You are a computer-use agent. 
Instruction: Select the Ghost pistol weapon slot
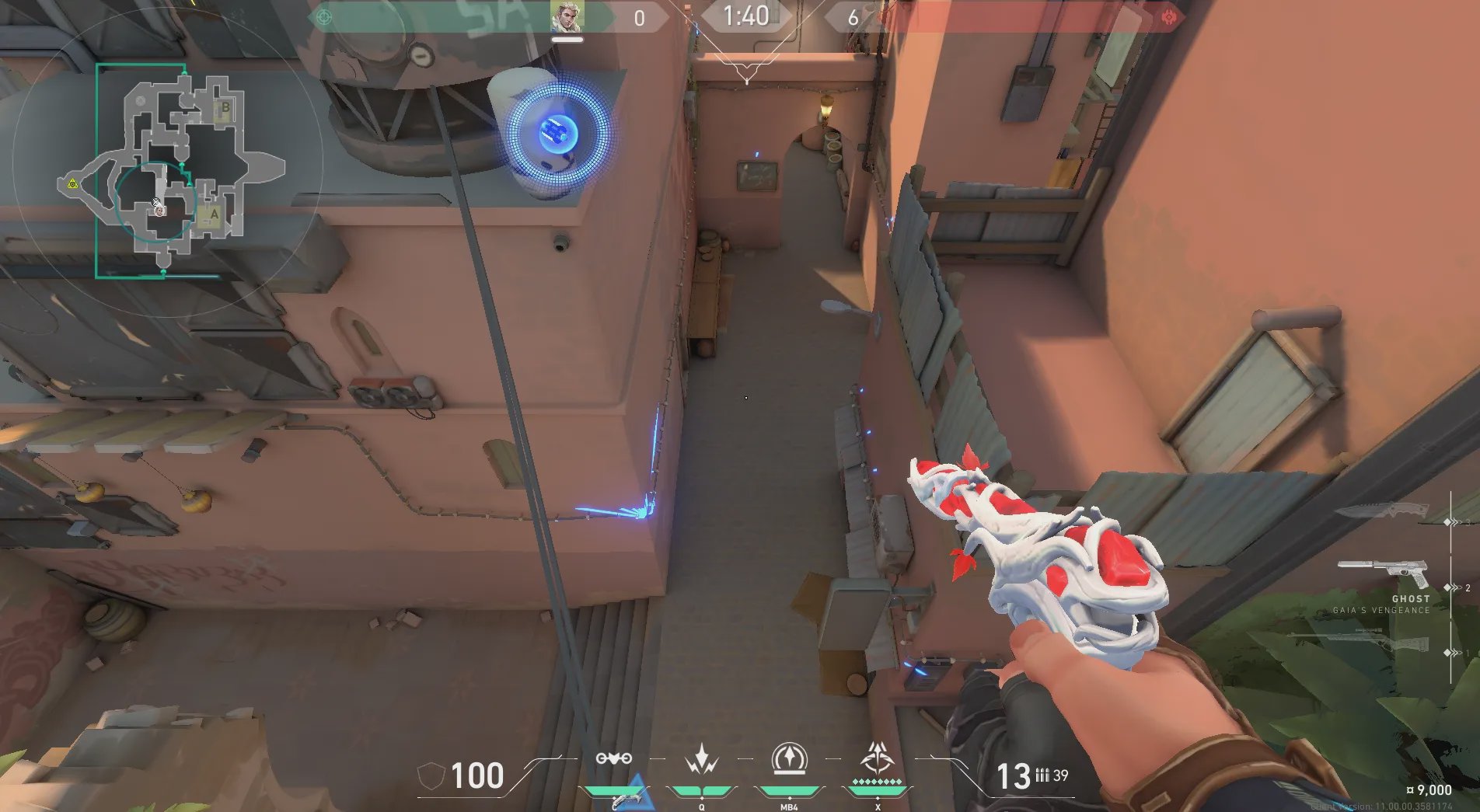tap(1383, 574)
